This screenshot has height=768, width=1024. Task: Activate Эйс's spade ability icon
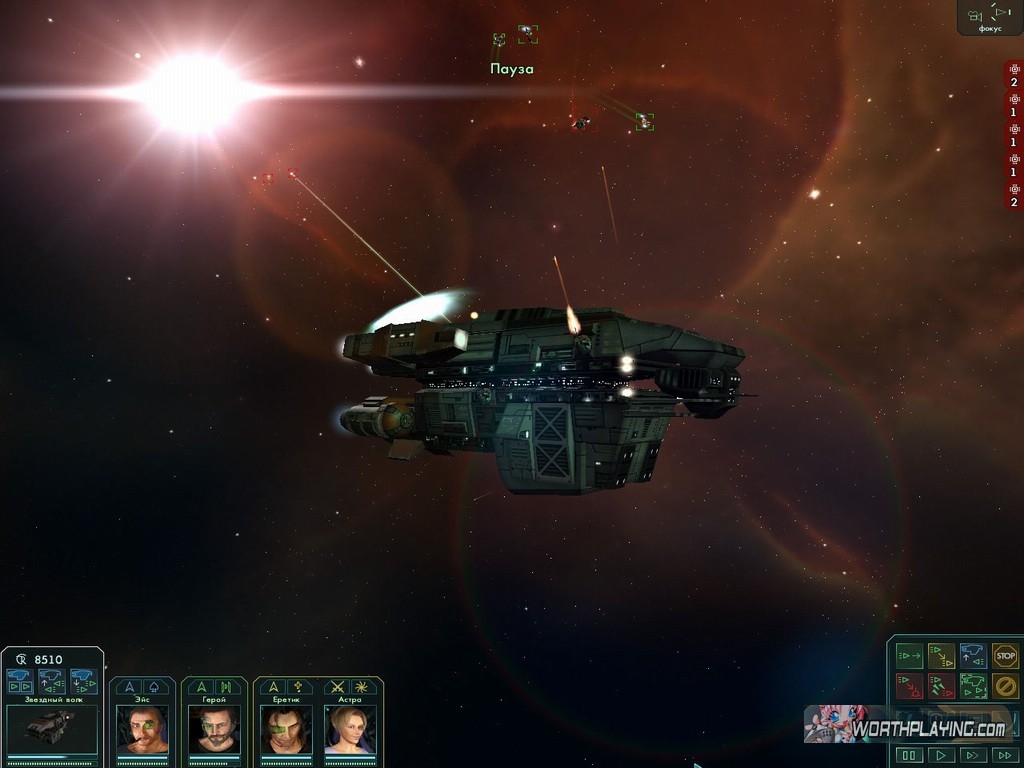[x=154, y=687]
